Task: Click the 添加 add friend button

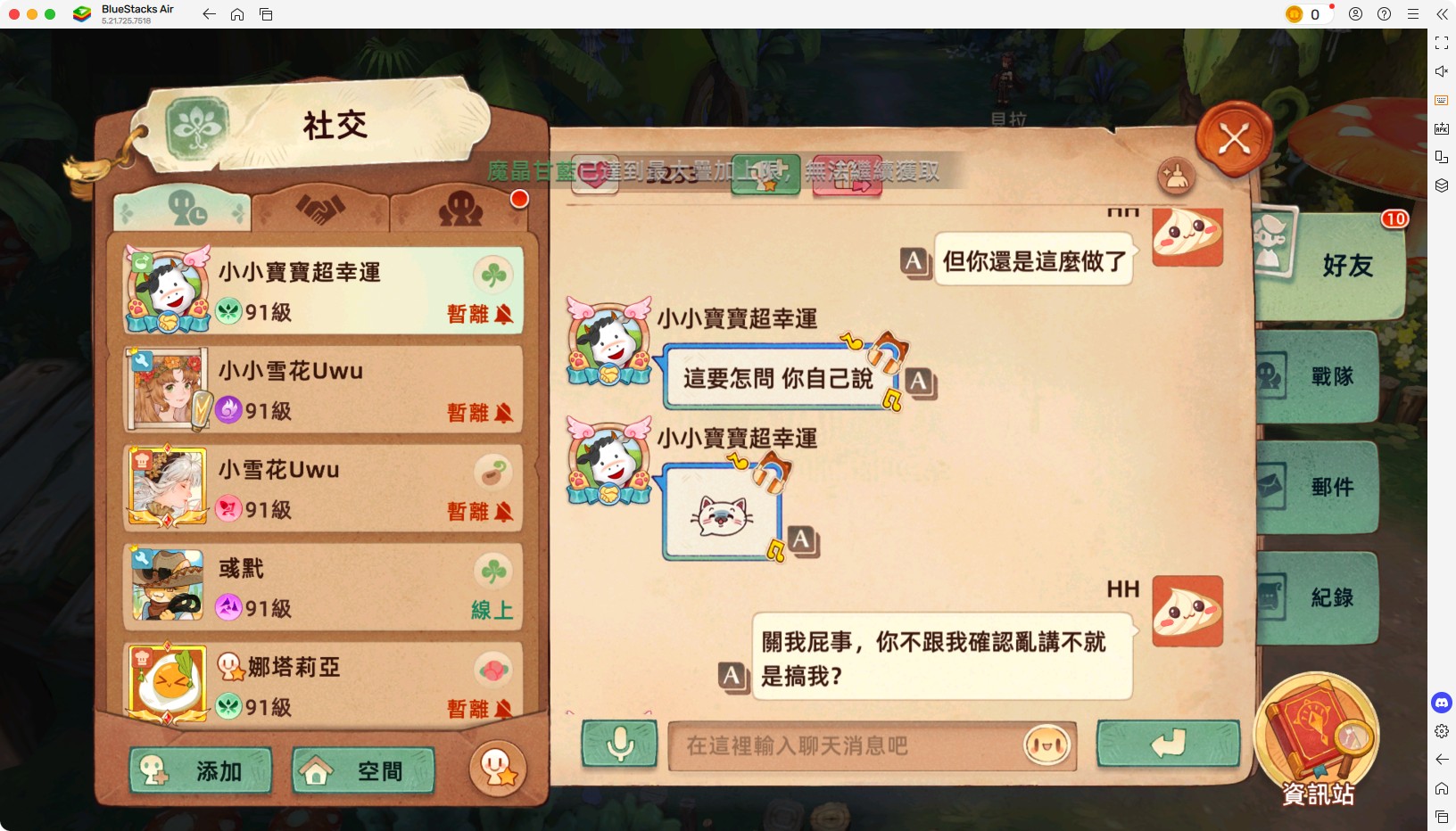Action: click(200, 770)
